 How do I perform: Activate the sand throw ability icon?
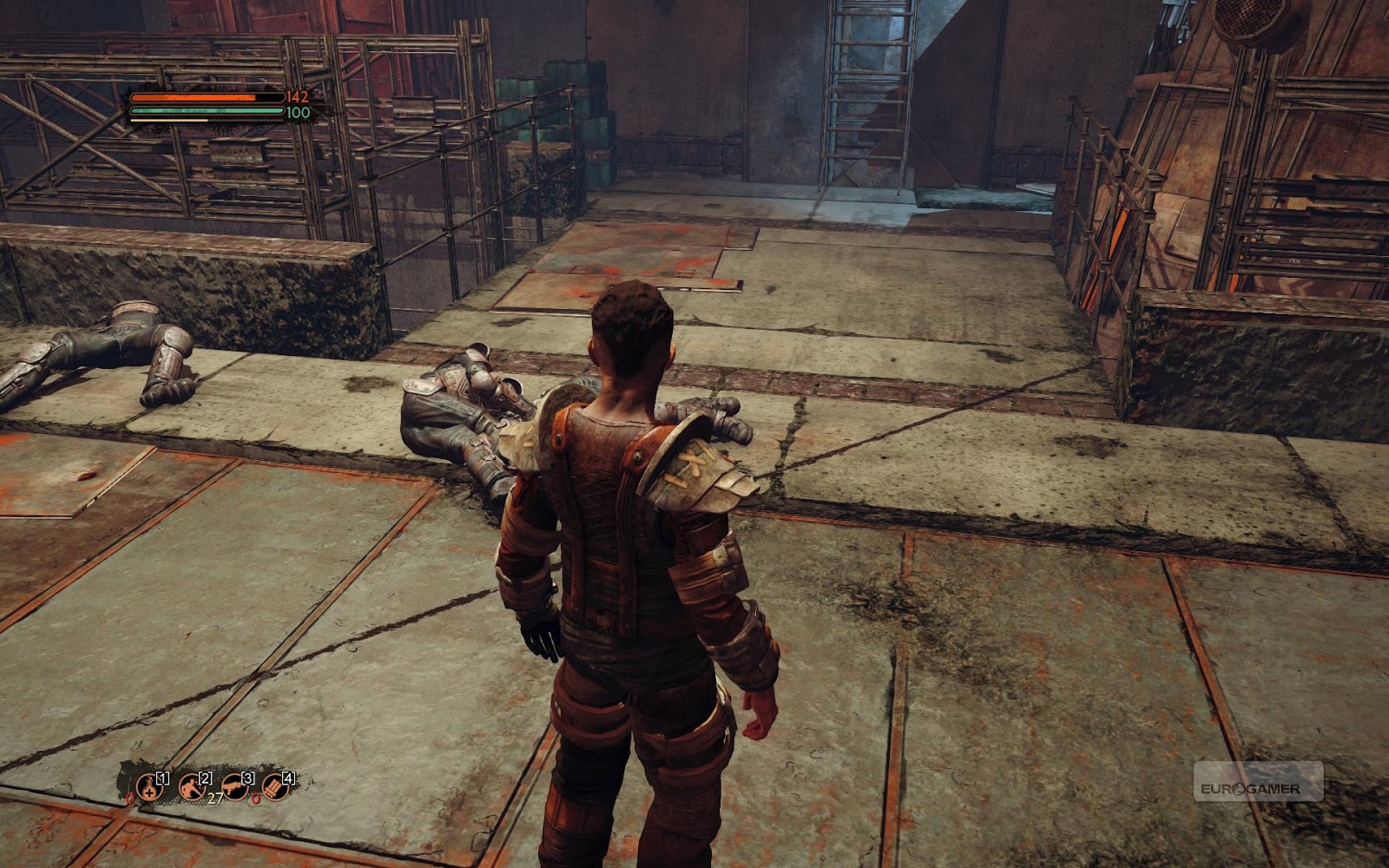click(192, 787)
